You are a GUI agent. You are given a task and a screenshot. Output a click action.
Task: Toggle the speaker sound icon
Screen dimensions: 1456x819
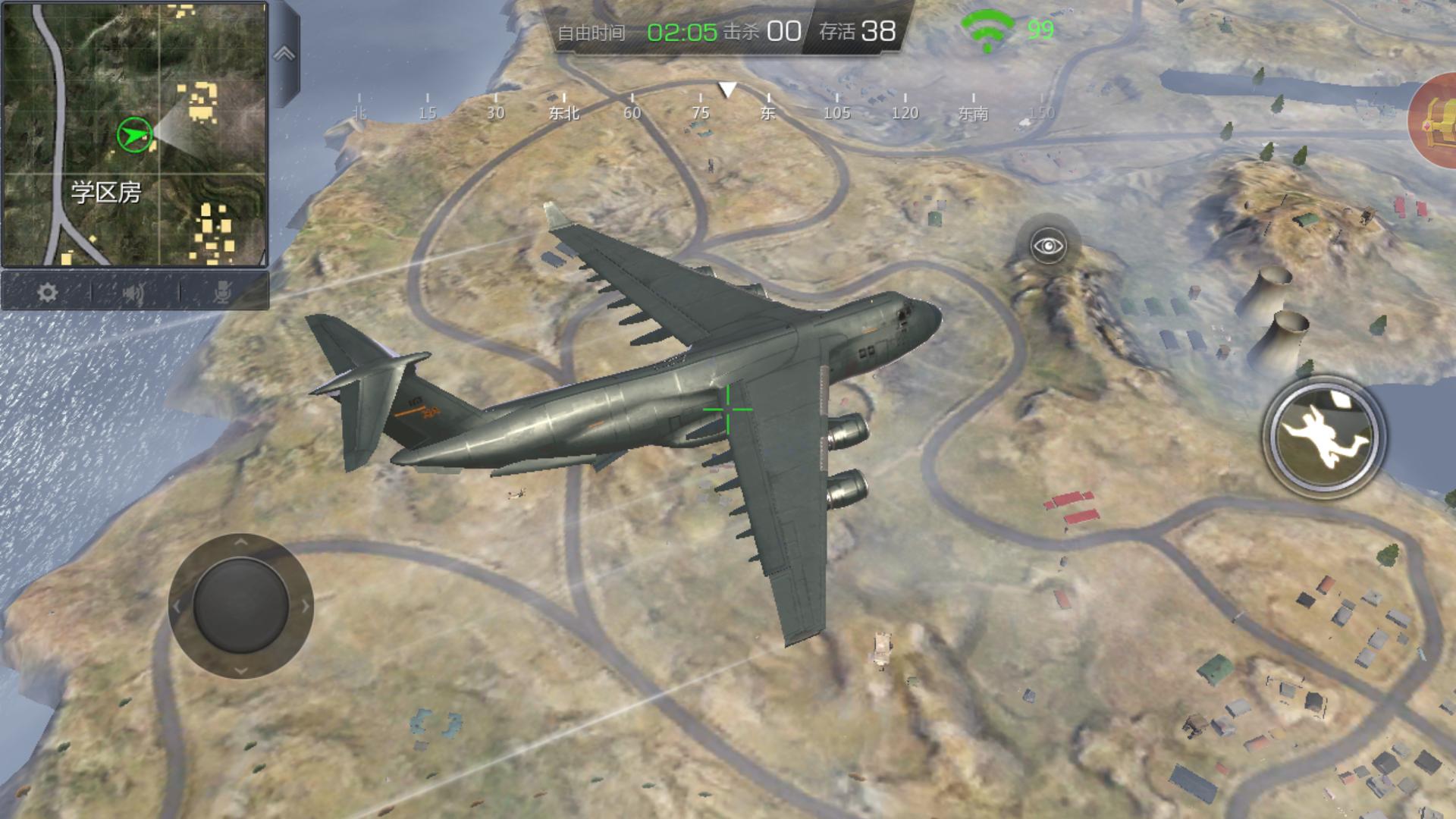(x=134, y=293)
